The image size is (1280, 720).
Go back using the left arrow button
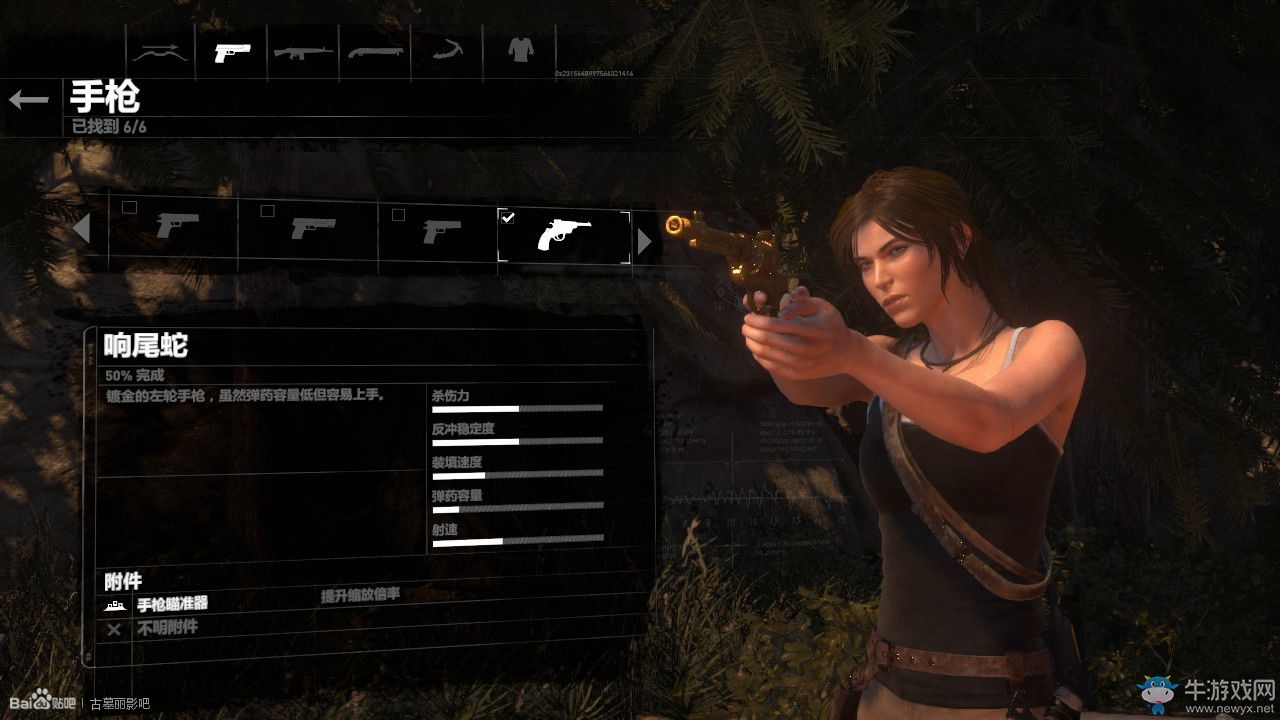[x=29, y=99]
